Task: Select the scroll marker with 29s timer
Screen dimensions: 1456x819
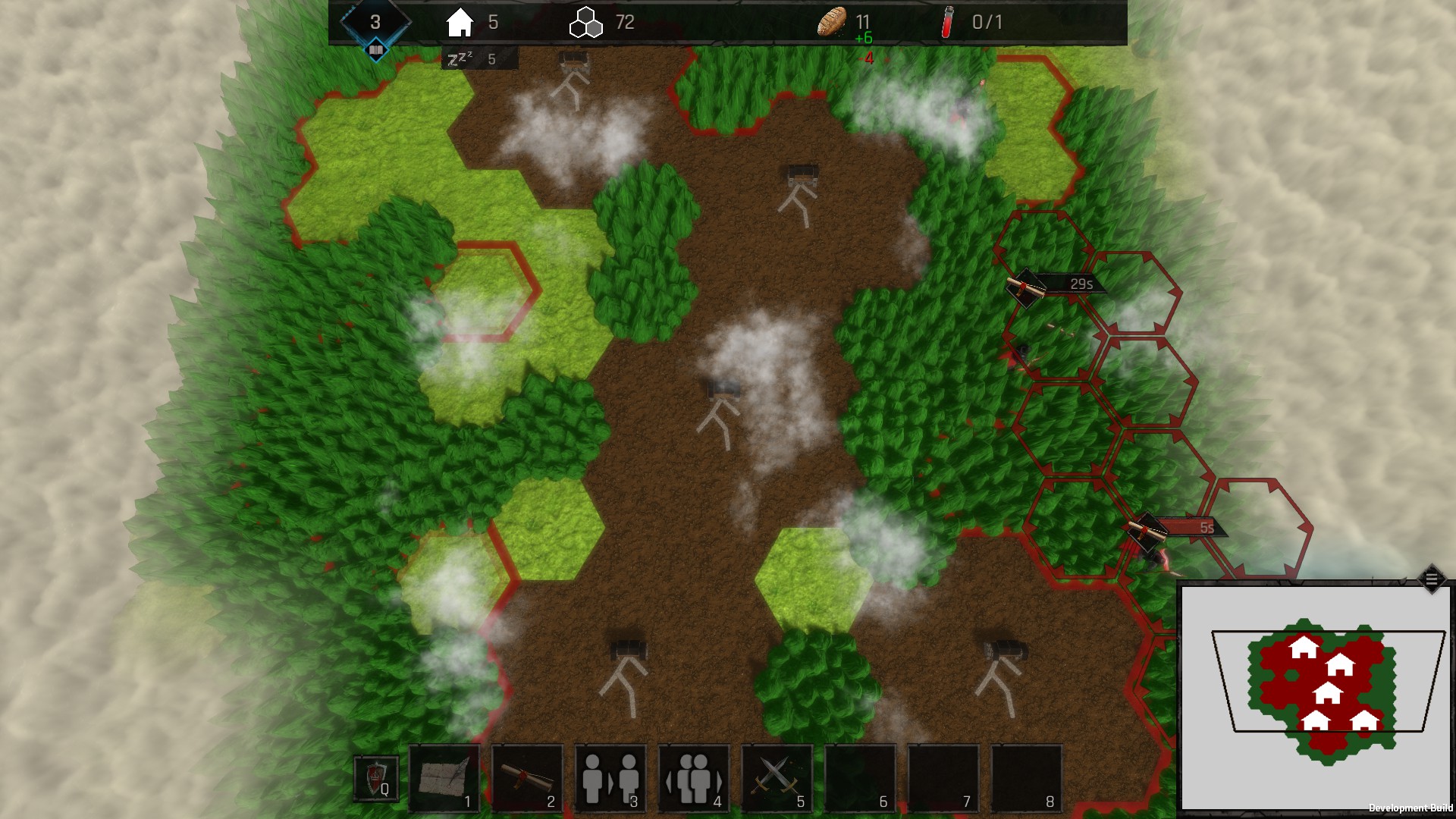Action: [1025, 287]
